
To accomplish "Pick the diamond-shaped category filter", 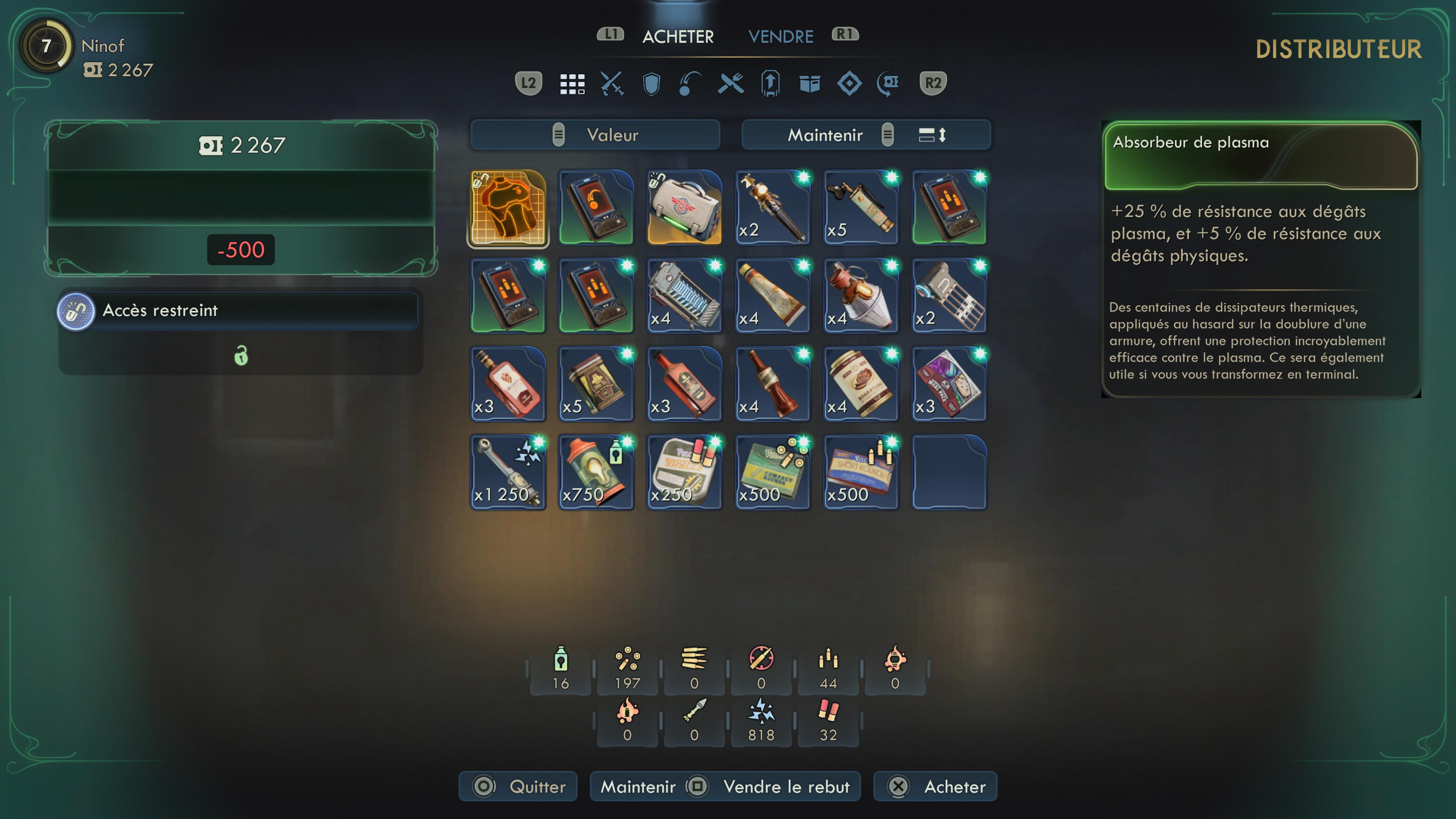I will click(x=849, y=84).
